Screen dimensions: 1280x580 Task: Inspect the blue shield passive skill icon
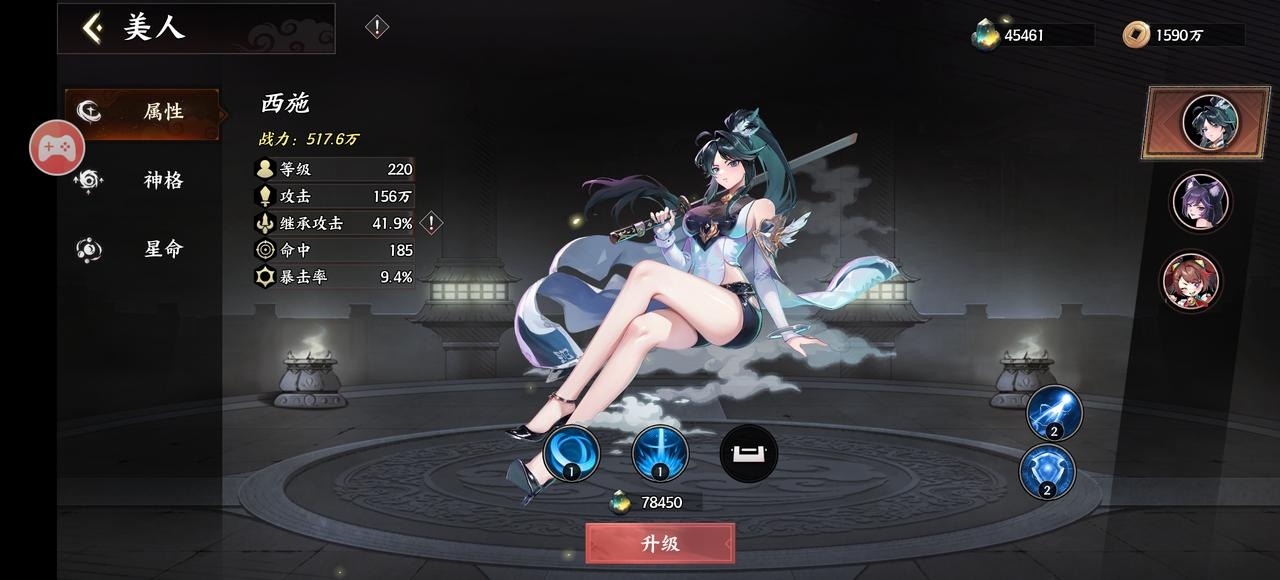[1047, 471]
